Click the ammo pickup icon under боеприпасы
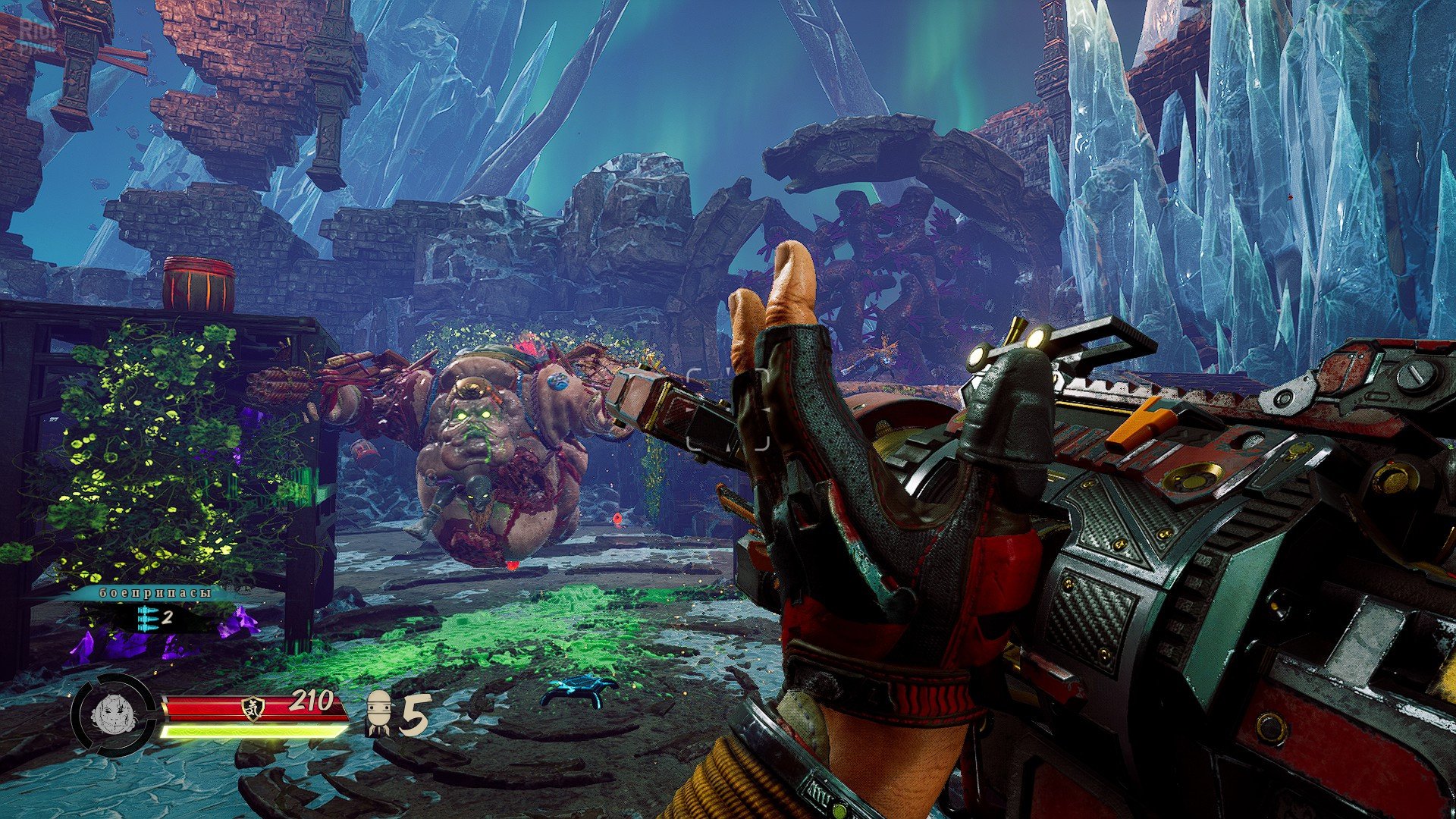The width and height of the screenshot is (1456, 819). coord(148,617)
